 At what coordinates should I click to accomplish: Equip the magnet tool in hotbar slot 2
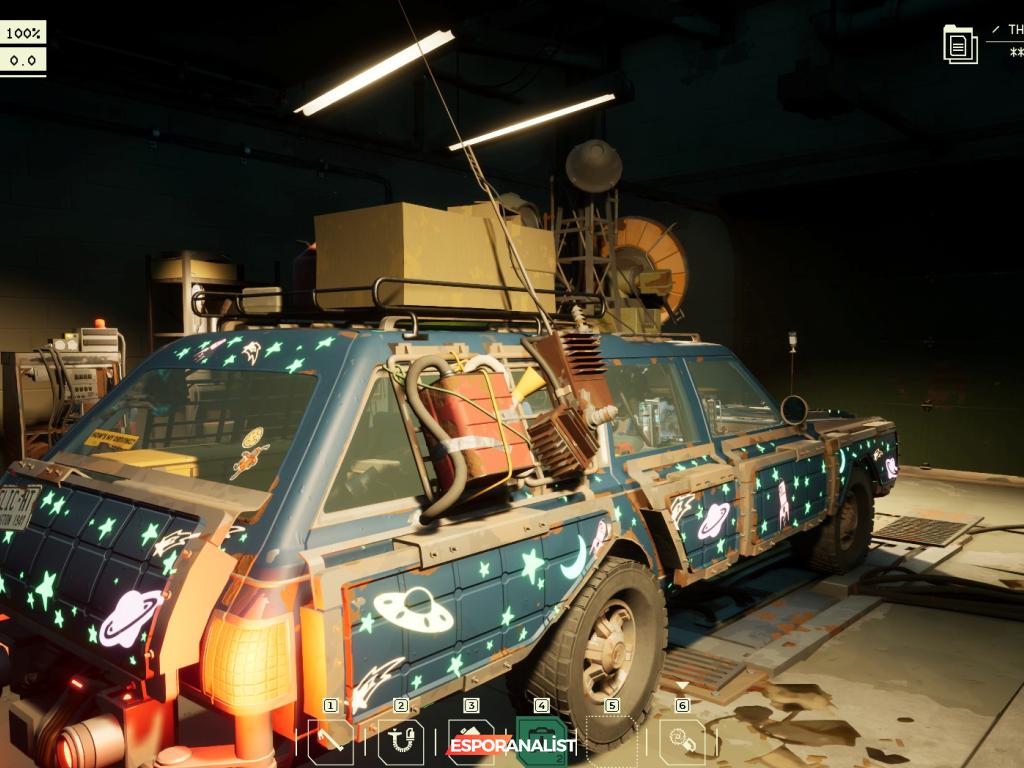click(400, 742)
